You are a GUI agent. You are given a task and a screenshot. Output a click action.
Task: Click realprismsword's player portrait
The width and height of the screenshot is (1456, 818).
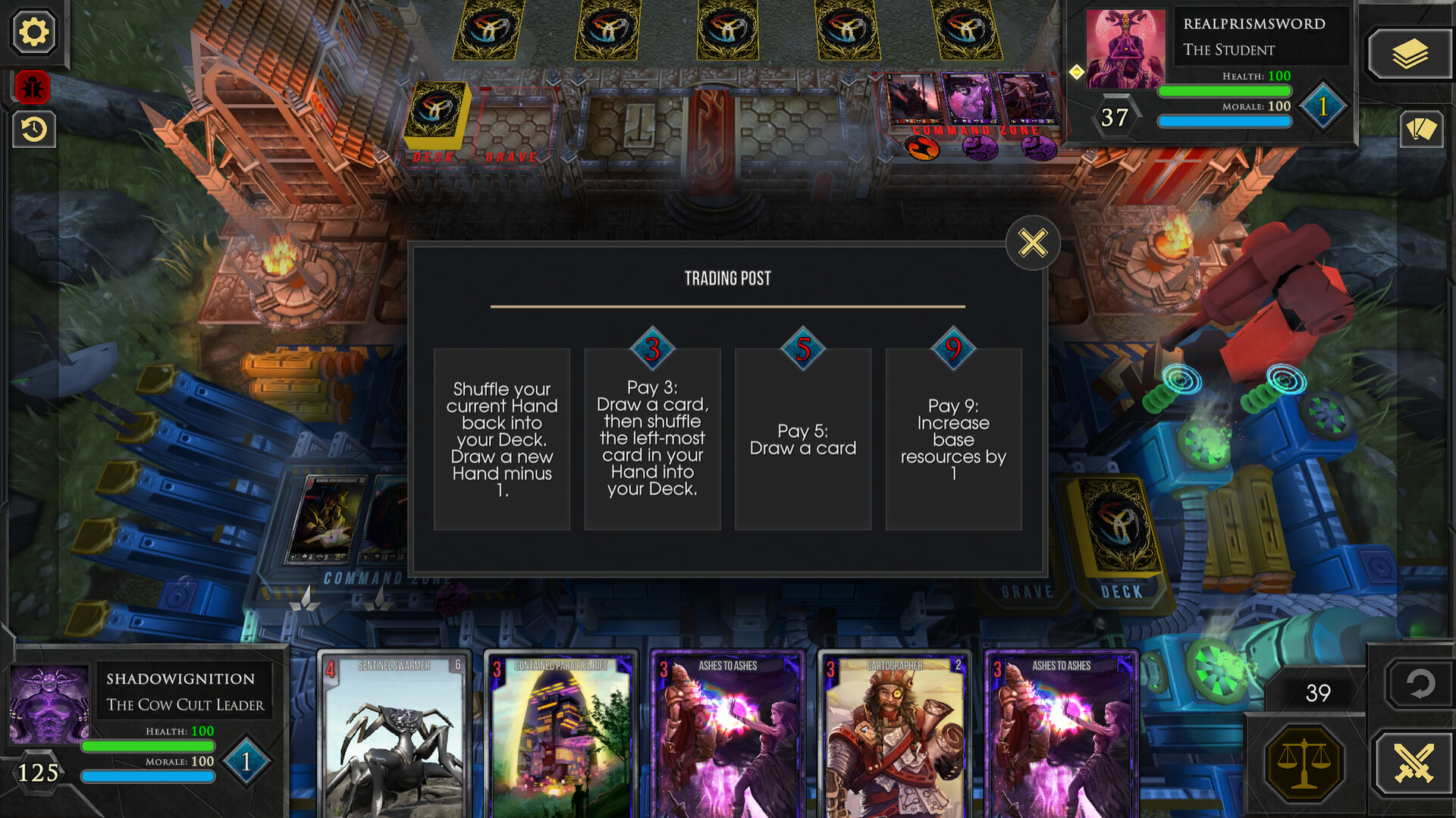click(1125, 49)
